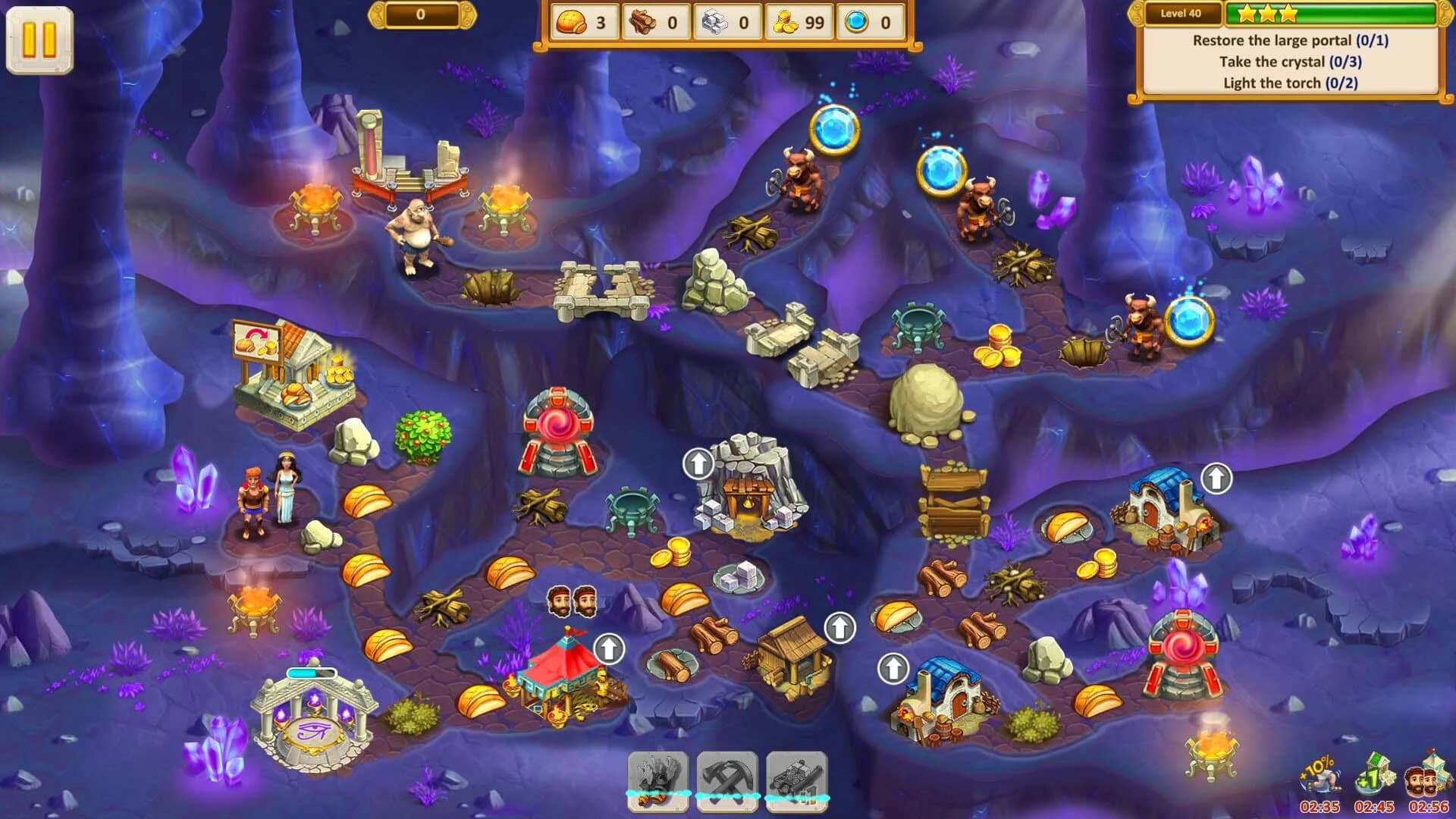This screenshot has width=1456, height=819.
Task: Click the two-workers portrait icon on the path
Action: tap(573, 601)
